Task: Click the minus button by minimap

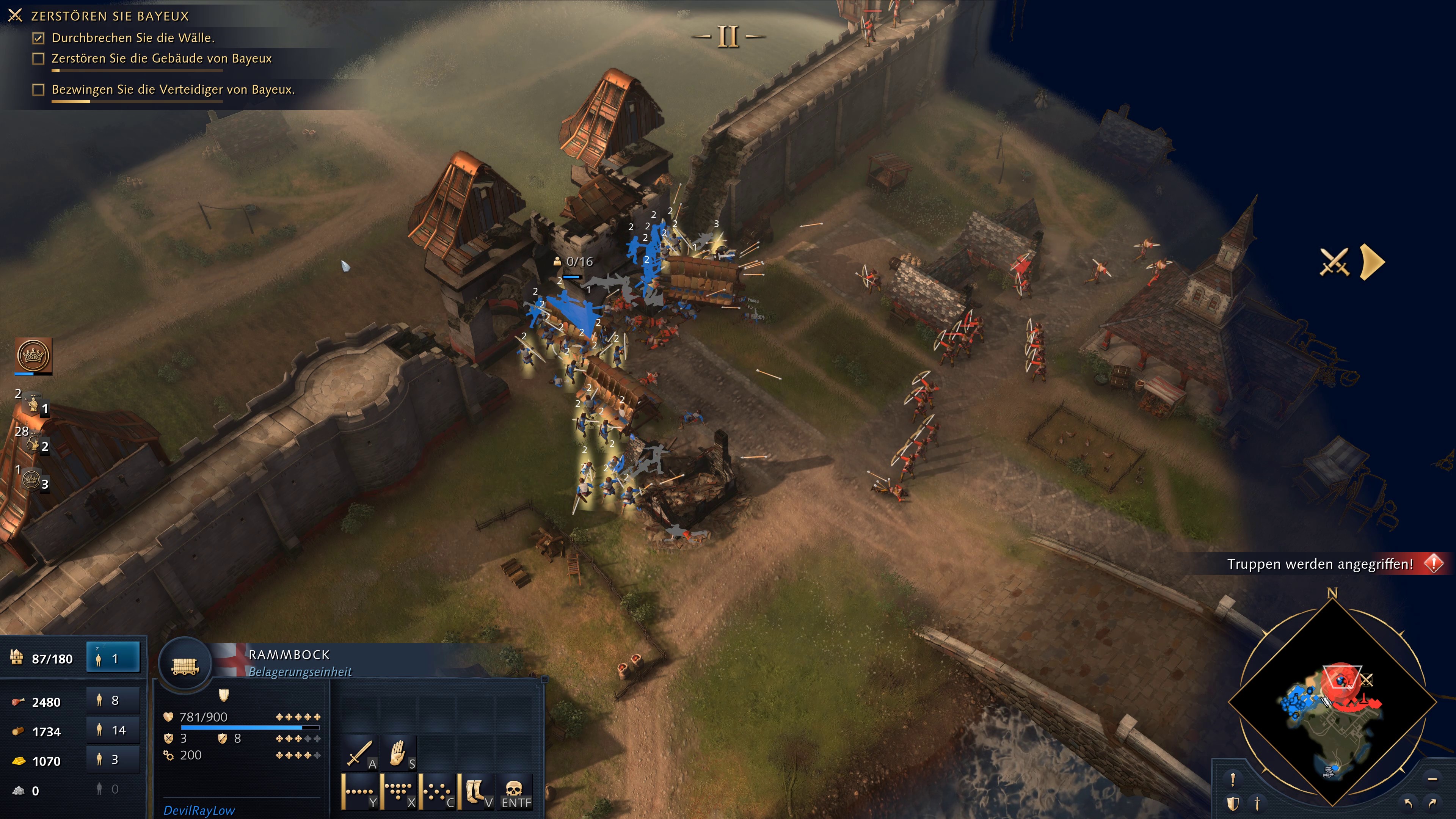Action: (1432, 780)
